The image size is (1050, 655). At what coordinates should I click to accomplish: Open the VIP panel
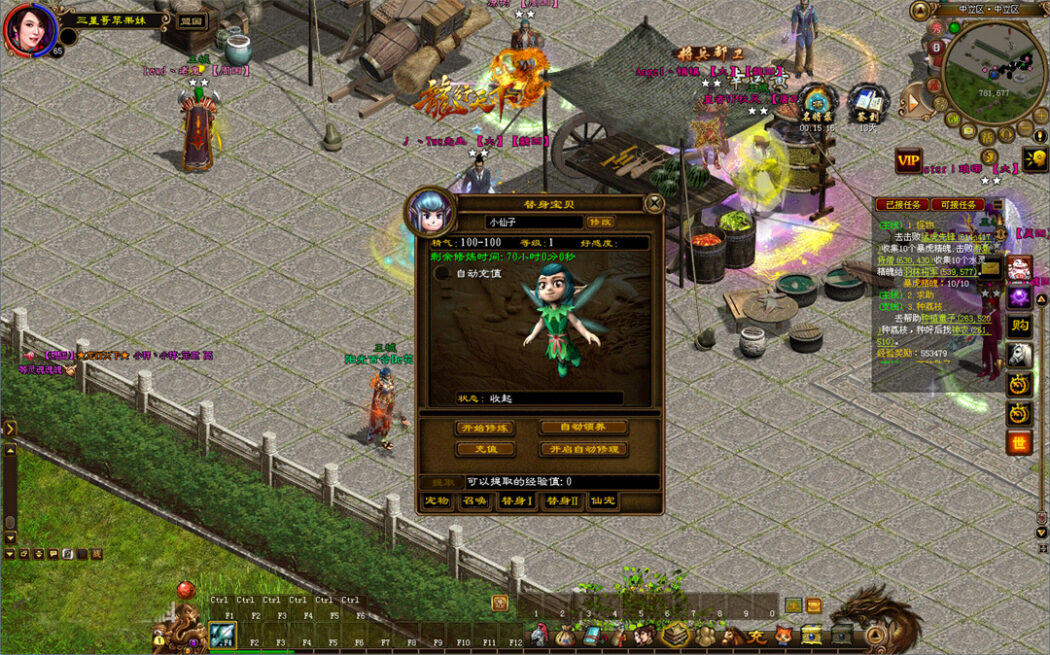[908, 162]
